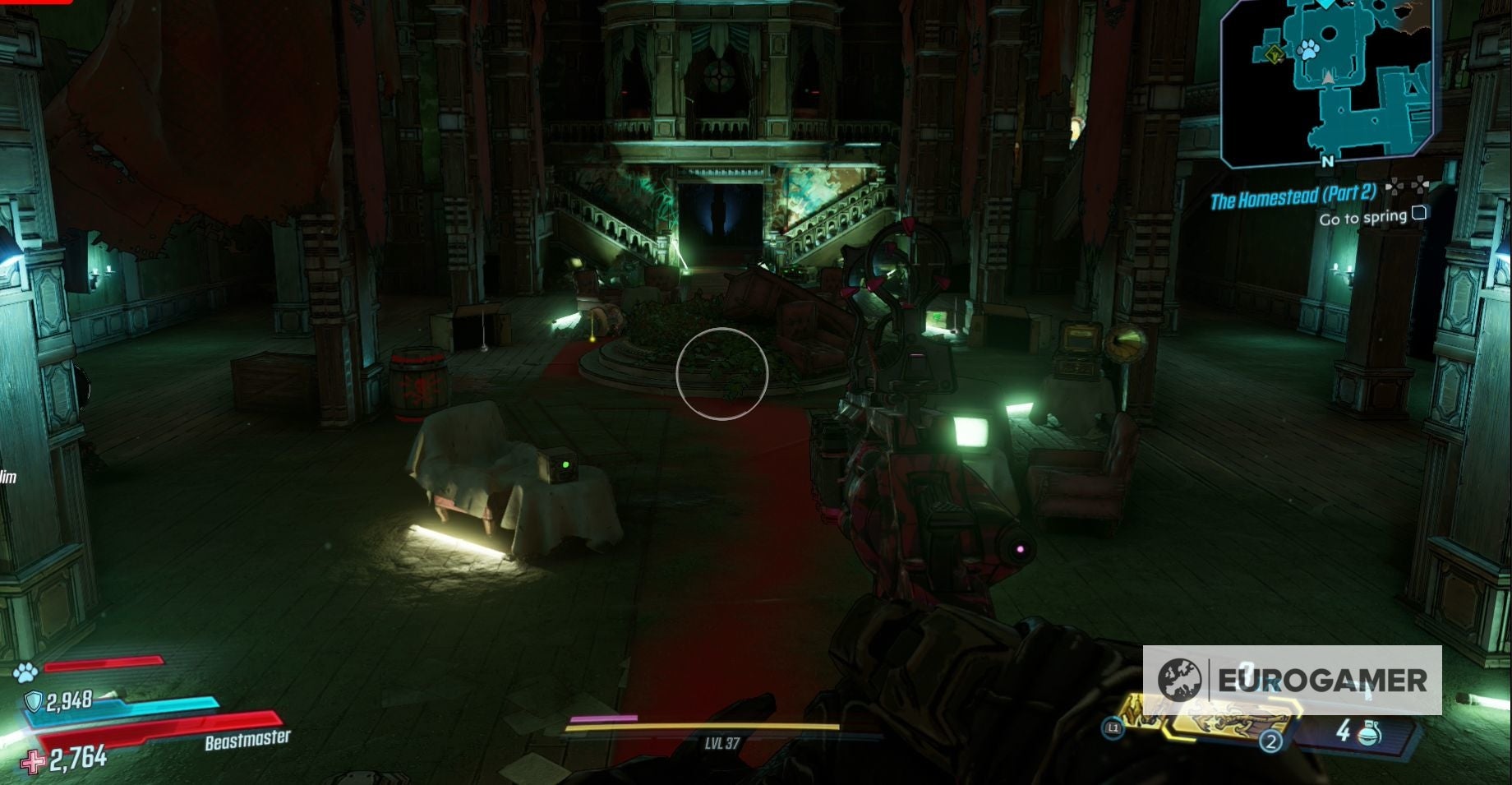
Task: Select the yellow quest marker on the minimap
Action: (1275, 53)
